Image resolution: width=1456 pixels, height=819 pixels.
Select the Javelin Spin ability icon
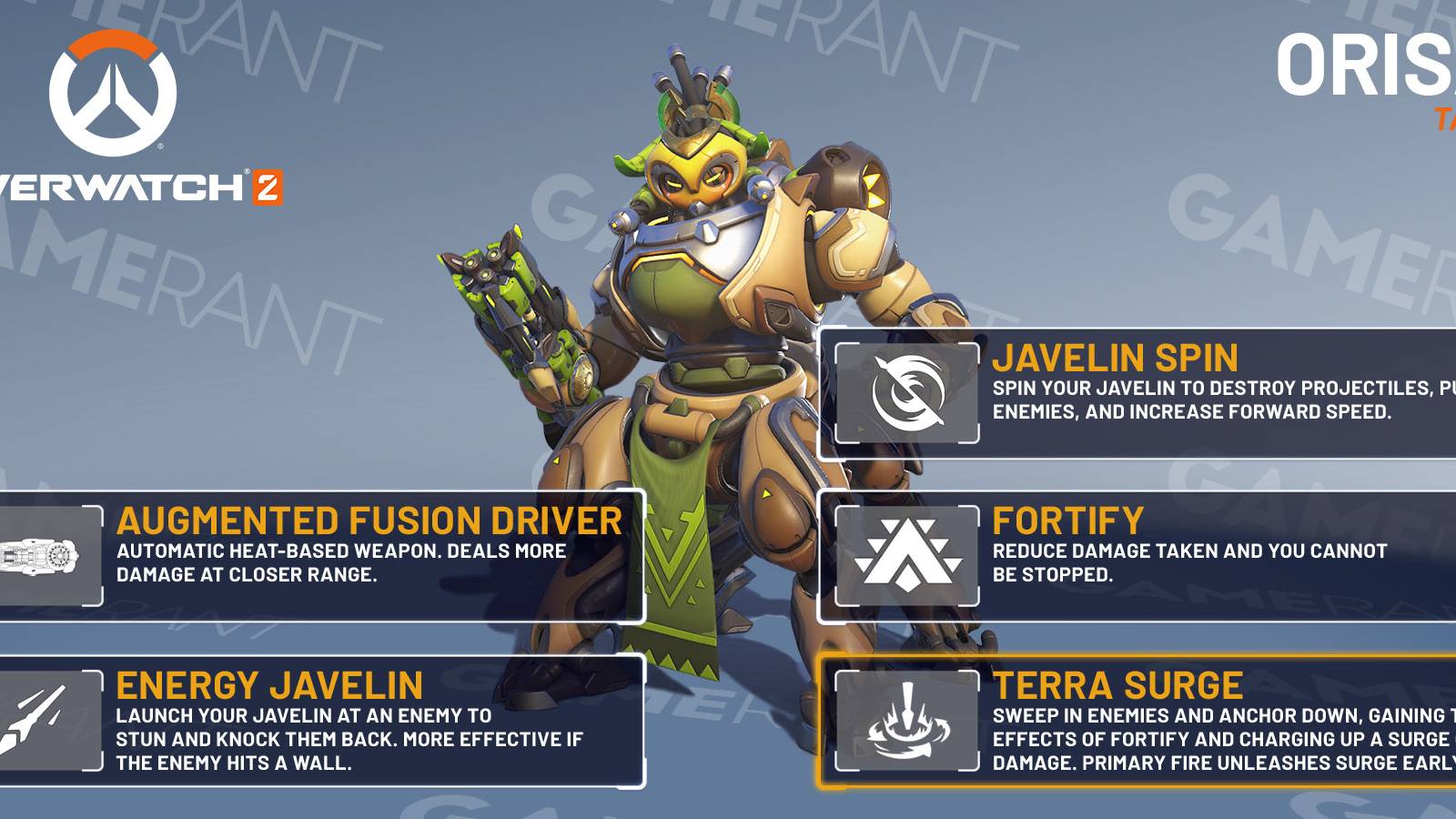[908, 391]
